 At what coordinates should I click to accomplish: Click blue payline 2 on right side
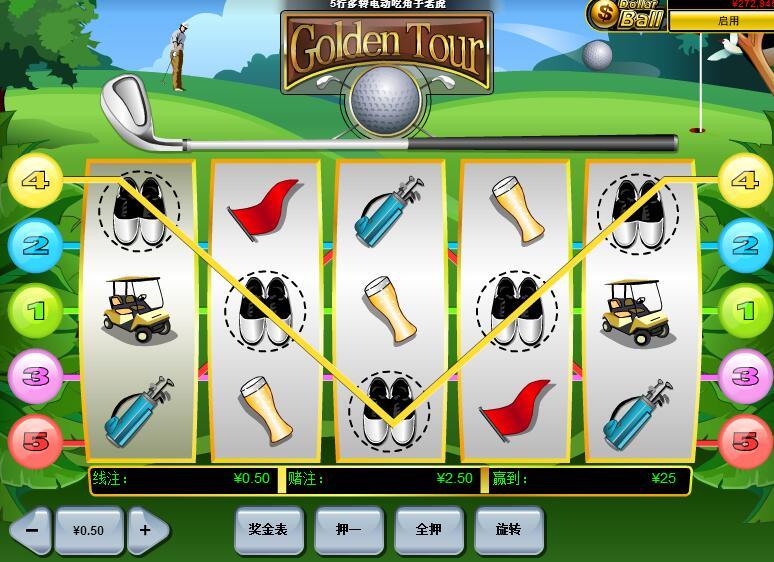pos(745,245)
